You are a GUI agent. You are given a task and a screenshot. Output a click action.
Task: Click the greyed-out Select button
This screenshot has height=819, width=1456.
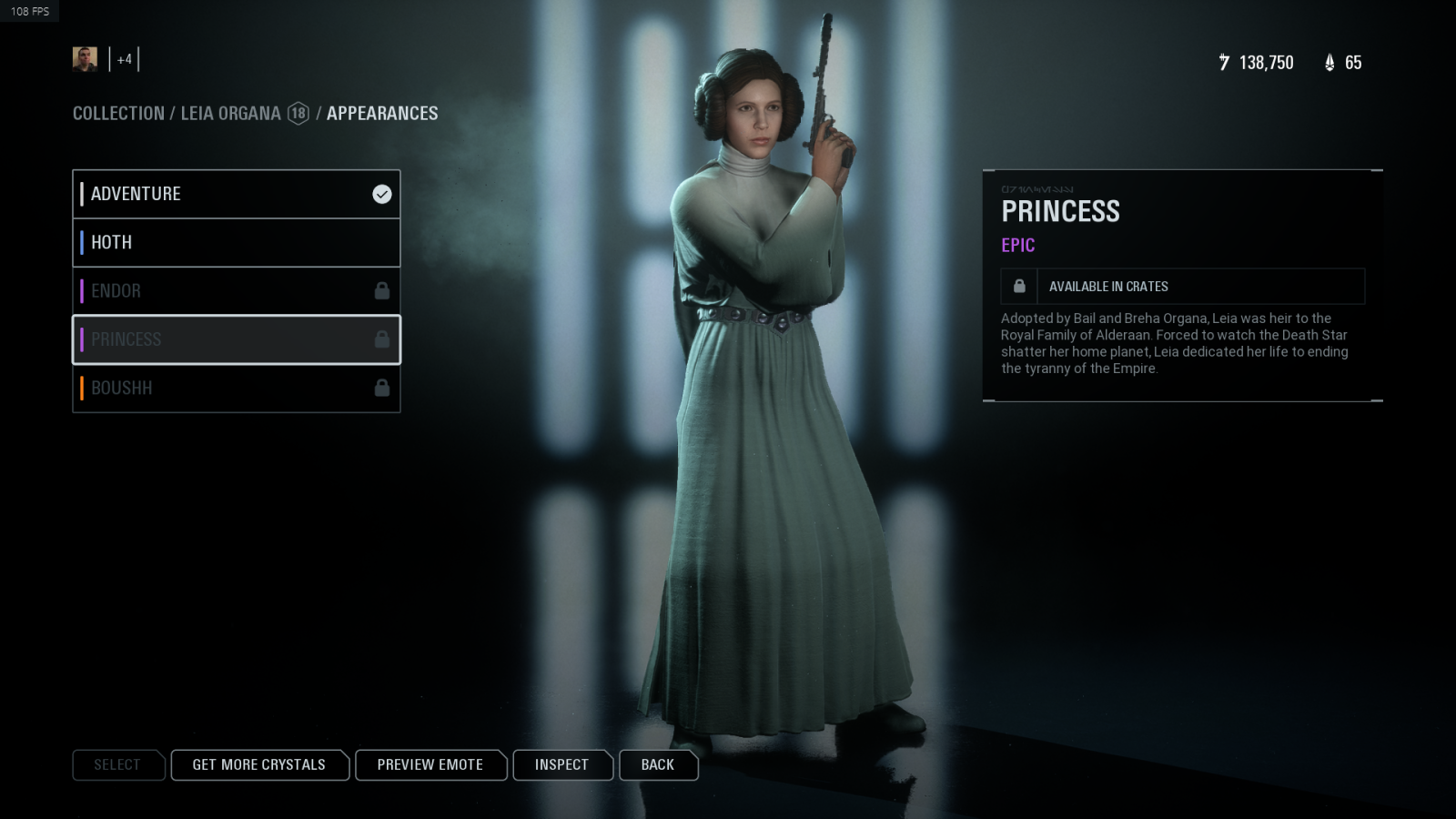coord(117,765)
